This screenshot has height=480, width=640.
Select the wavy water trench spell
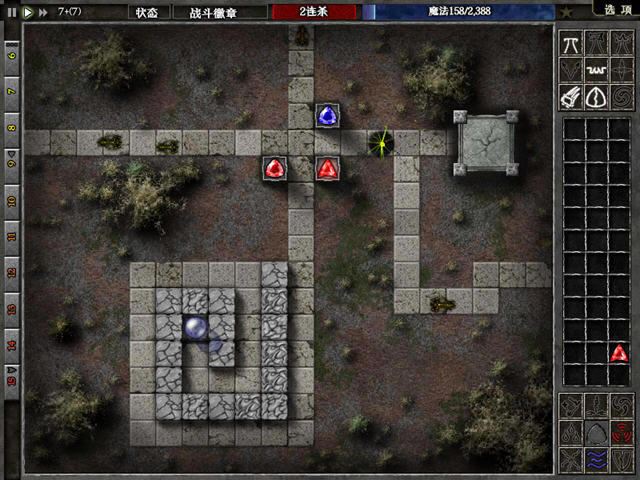coord(597,70)
